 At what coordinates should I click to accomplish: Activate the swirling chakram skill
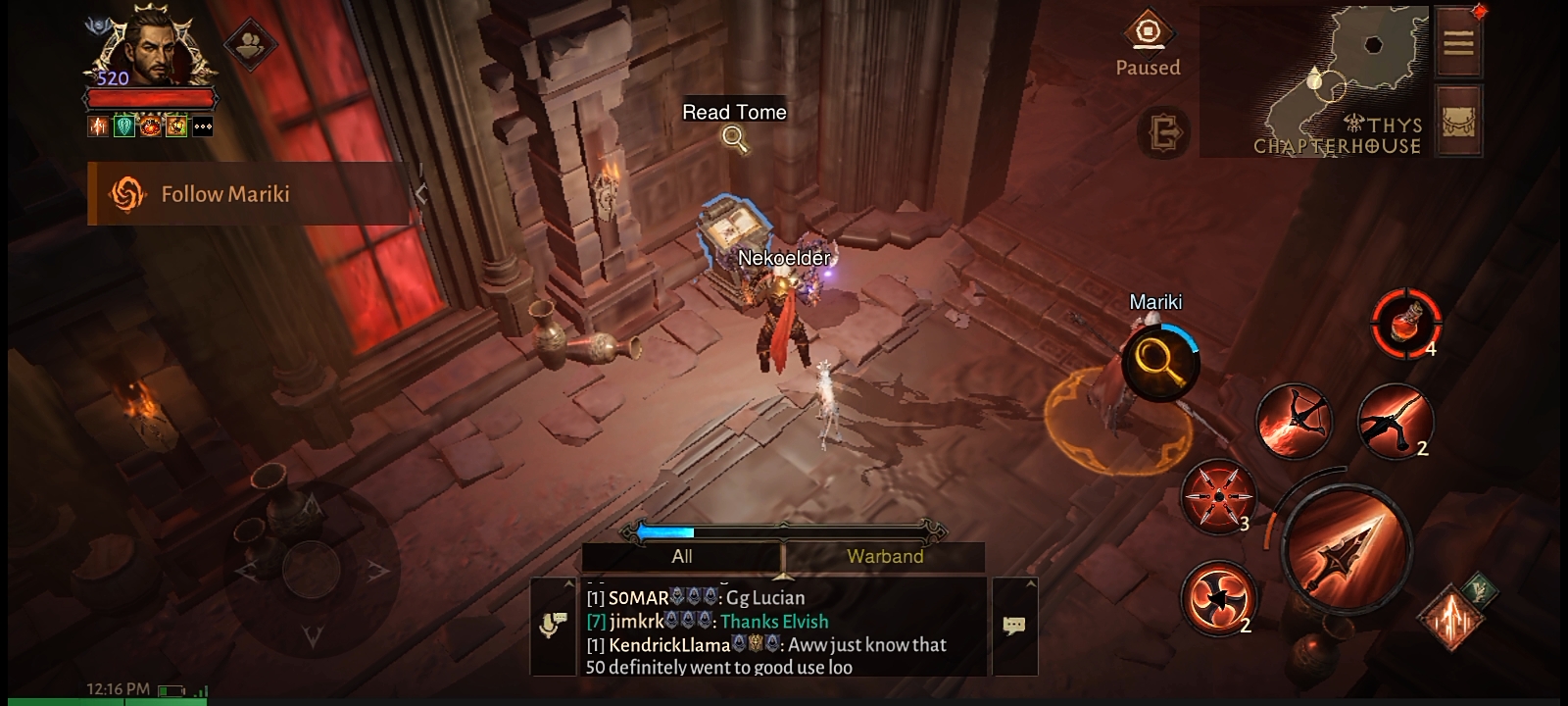coord(1217,597)
